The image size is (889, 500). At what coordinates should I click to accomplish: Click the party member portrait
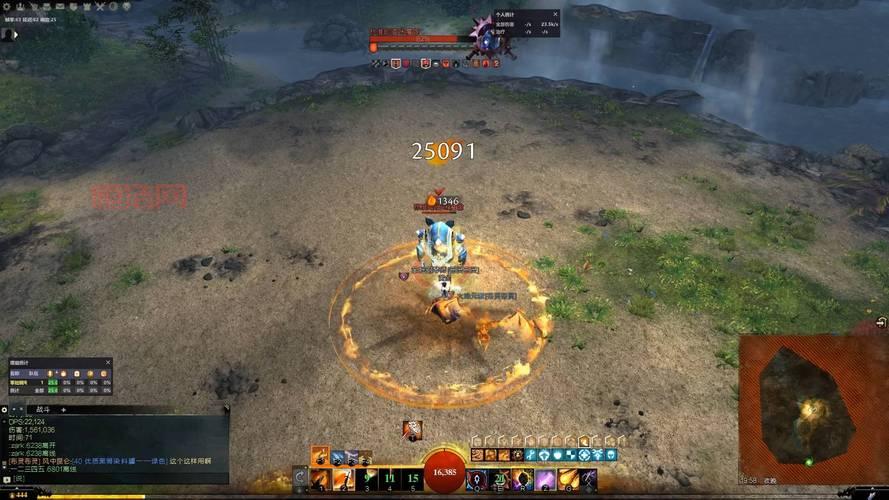coord(8,34)
